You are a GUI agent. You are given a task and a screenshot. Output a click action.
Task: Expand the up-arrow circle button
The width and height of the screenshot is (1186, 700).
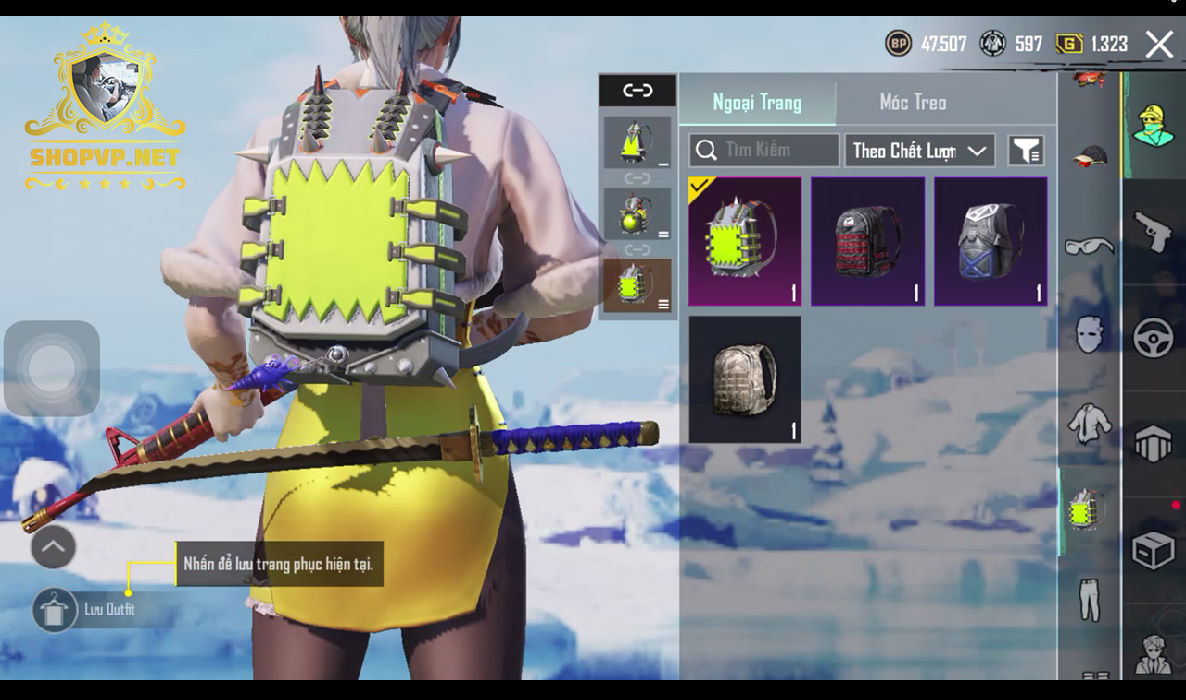[53, 546]
